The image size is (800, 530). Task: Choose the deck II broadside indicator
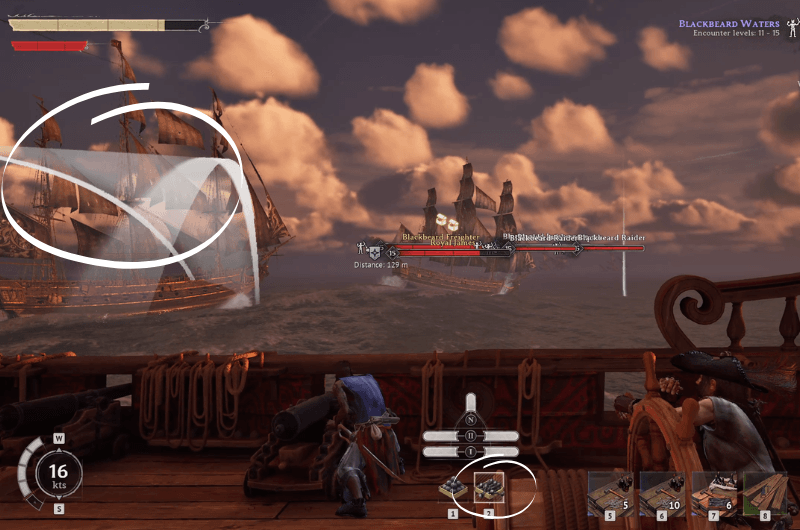(470, 436)
